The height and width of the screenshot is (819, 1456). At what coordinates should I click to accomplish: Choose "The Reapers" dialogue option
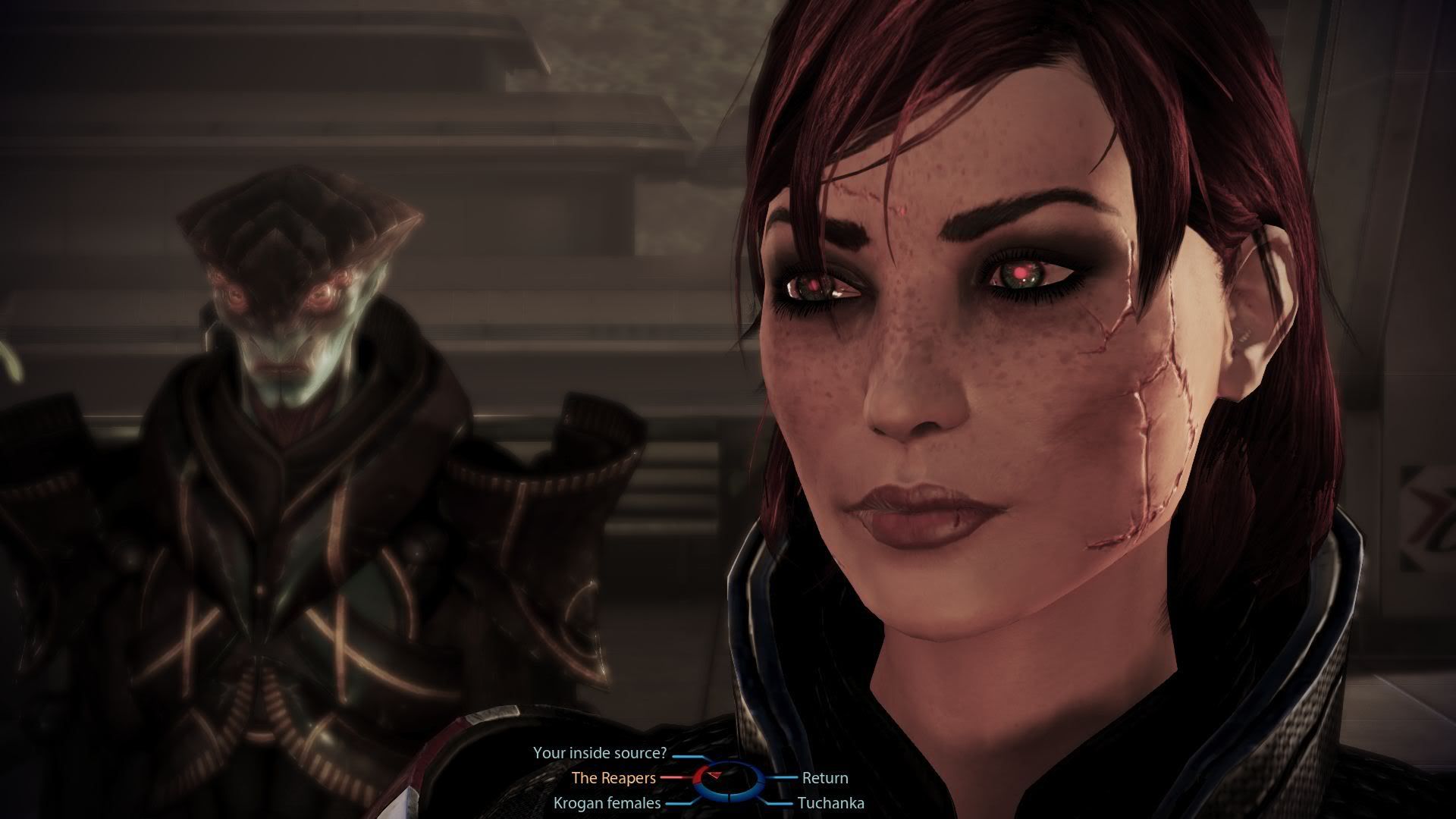click(x=613, y=777)
